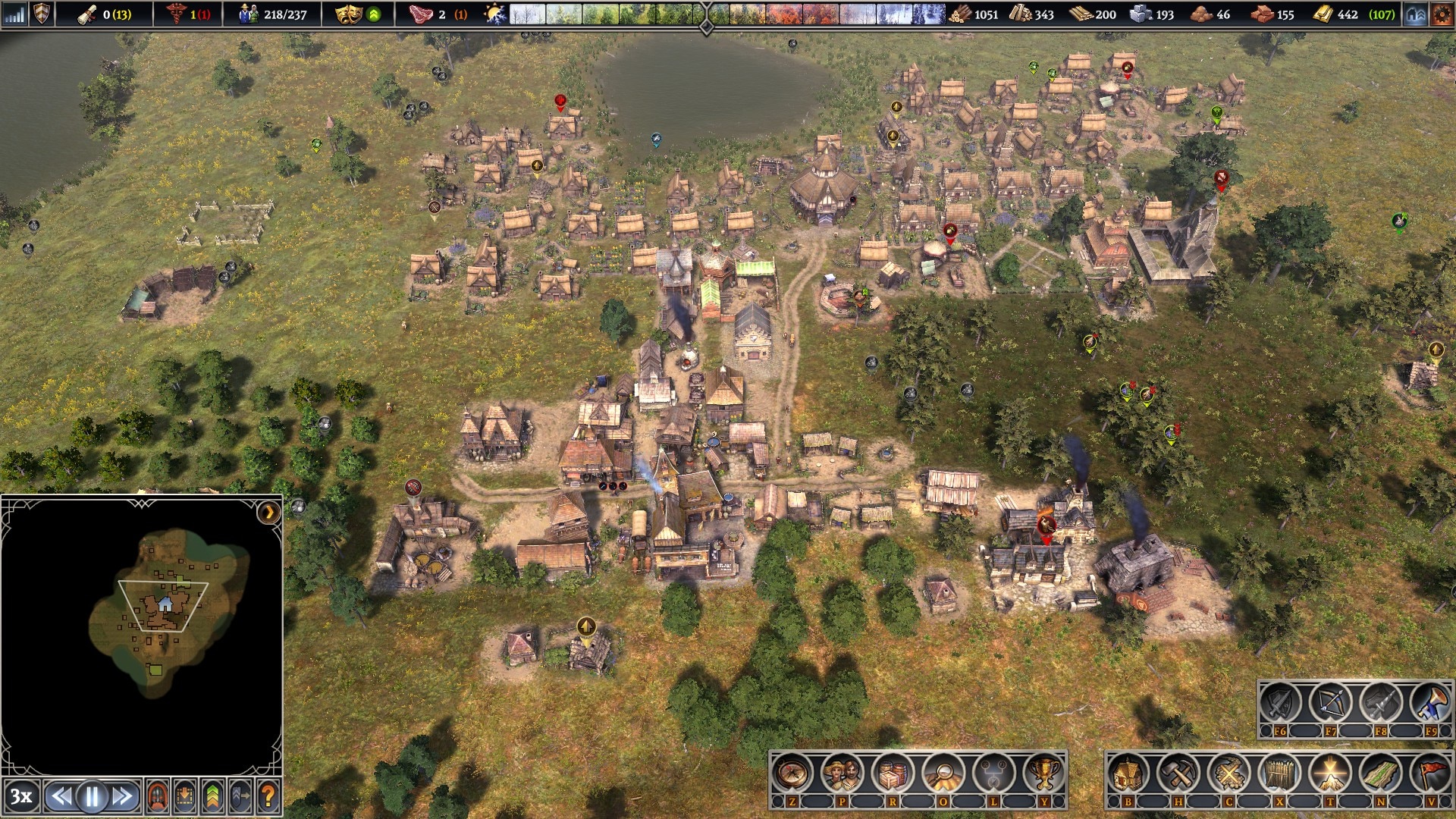1456x819 pixels.
Task: Open the orange question mark help
Action: pos(268,797)
